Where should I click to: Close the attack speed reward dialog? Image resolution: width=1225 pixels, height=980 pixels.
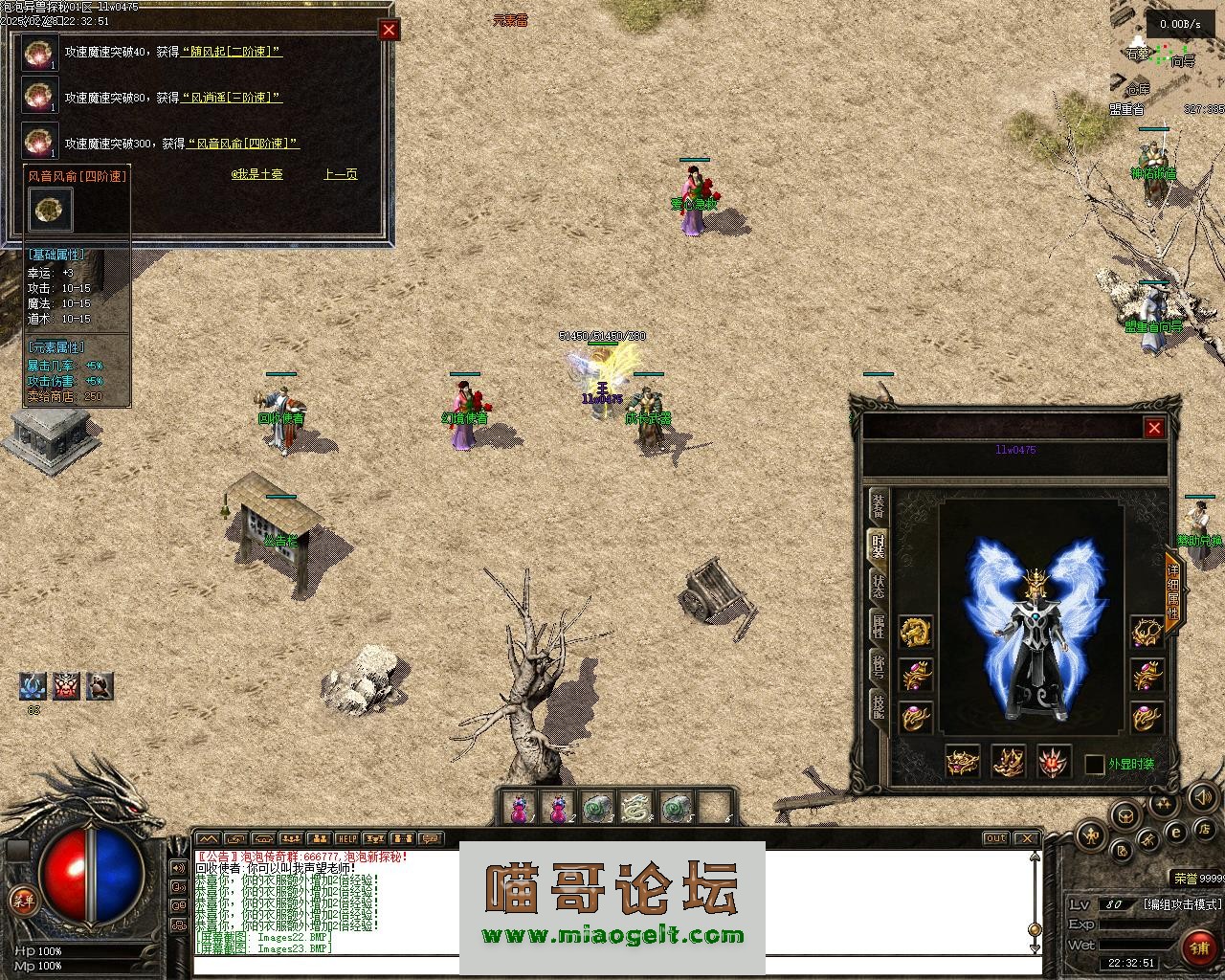pos(389,31)
